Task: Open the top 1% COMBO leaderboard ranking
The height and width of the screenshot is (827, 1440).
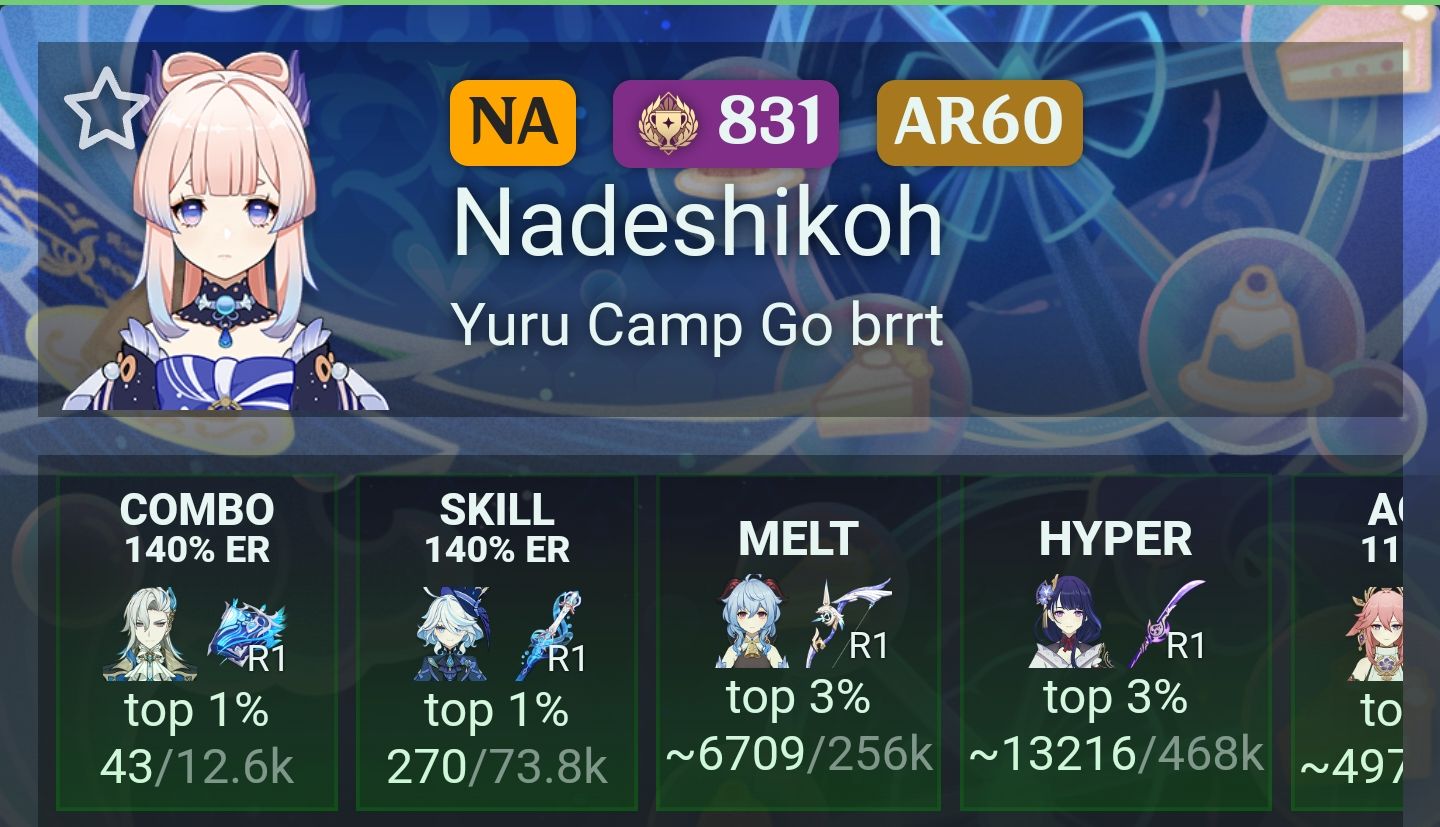Action: point(196,711)
